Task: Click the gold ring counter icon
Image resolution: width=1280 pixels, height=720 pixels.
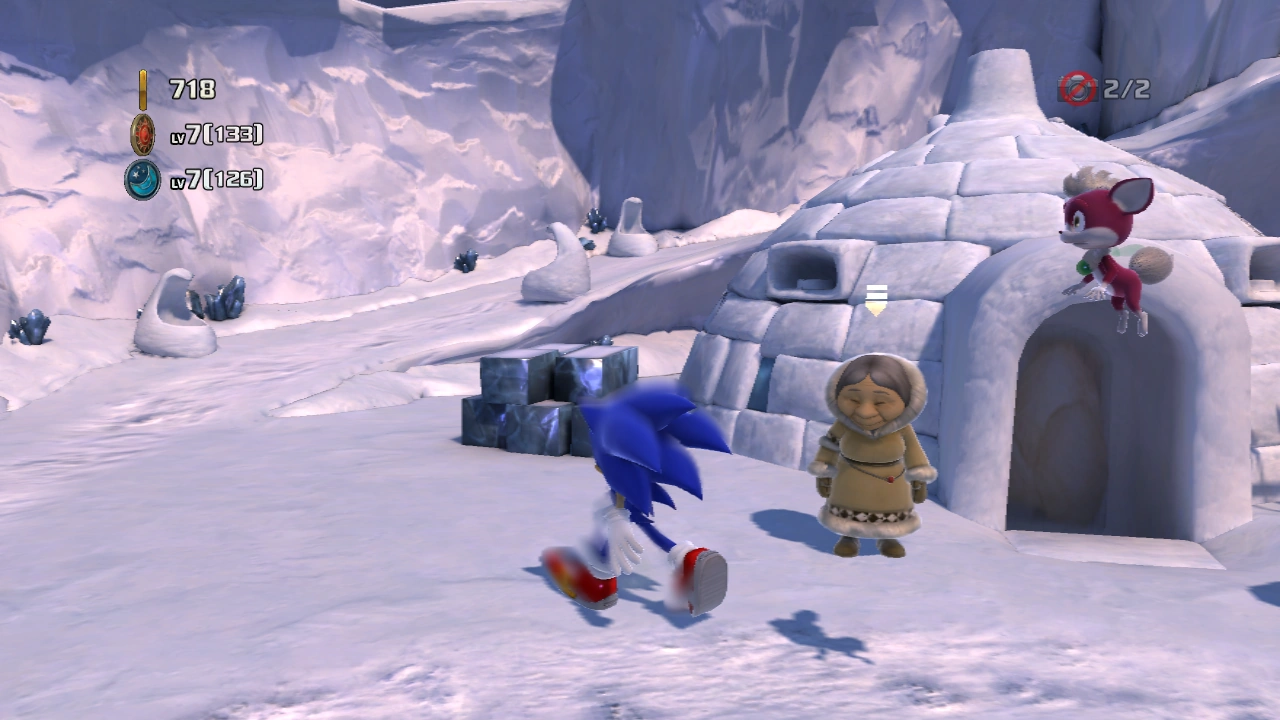Action: click(143, 89)
